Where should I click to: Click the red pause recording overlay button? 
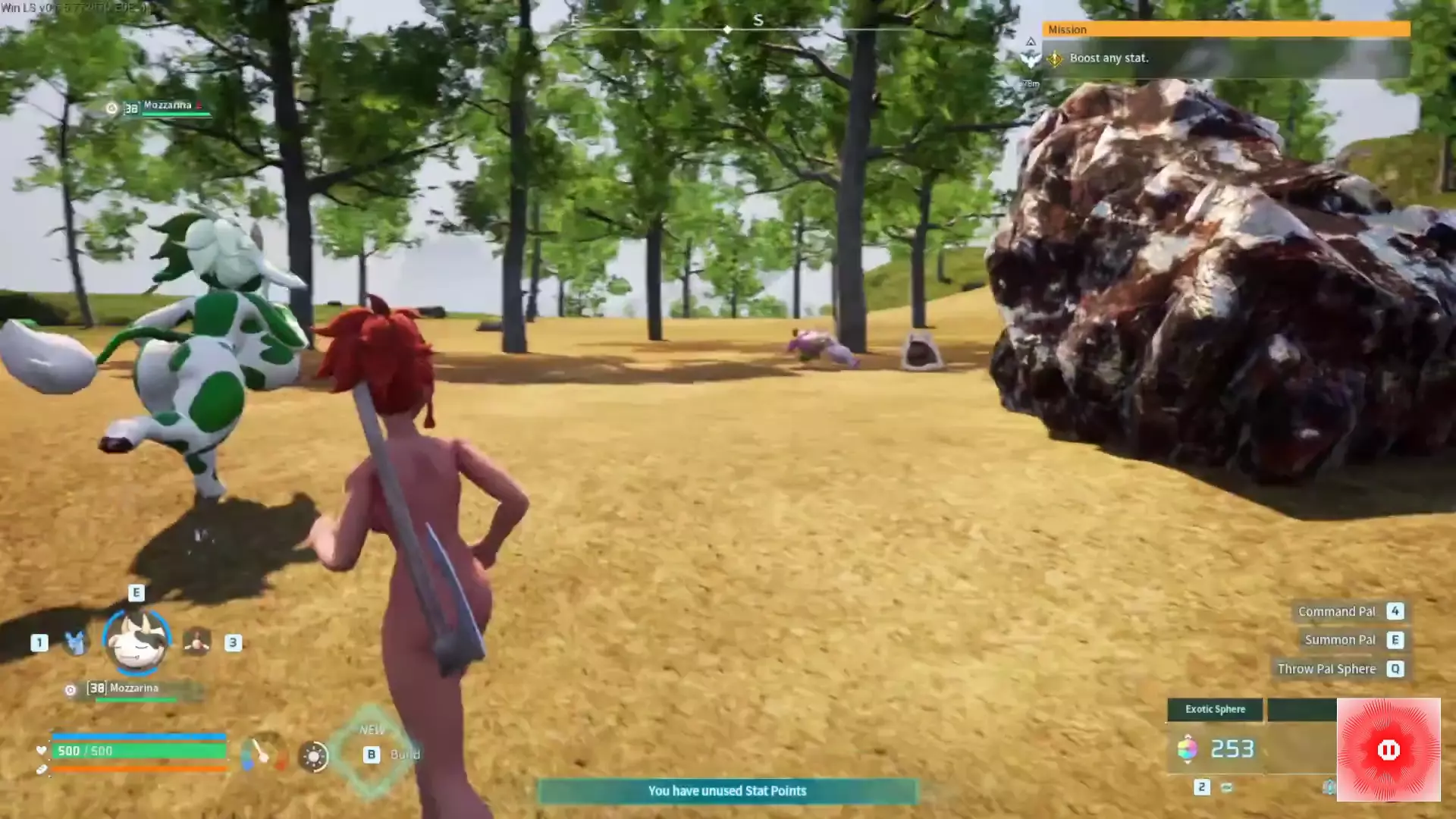pos(1388,750)
